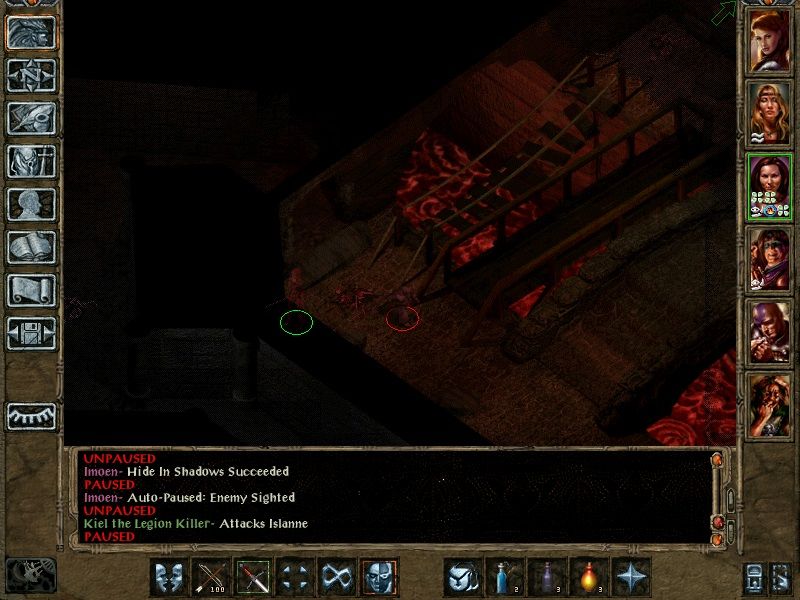Click the closed-eye rest button
800x600 pixels.
[32, 415]
